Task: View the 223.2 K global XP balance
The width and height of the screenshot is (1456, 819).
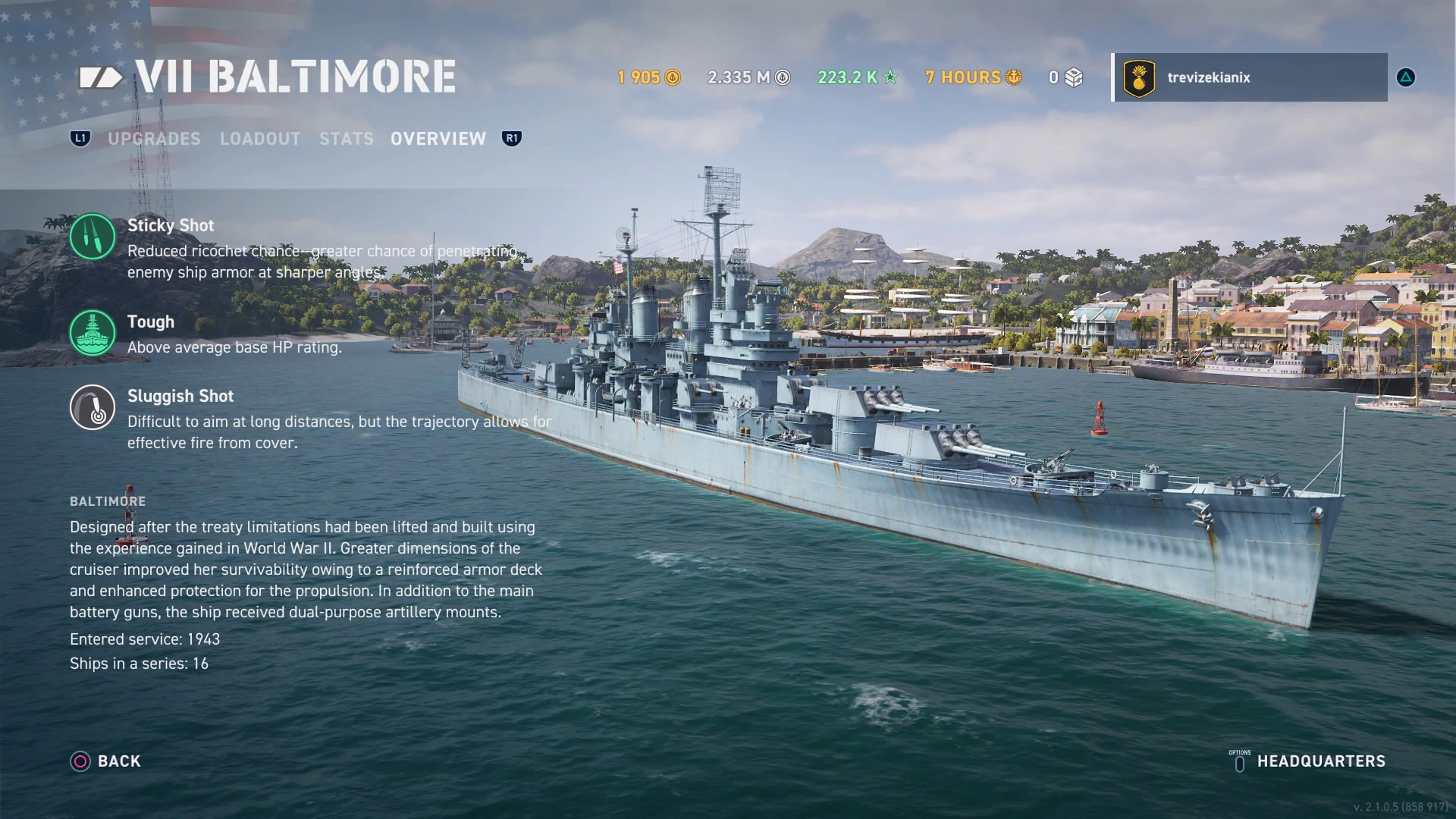Action: click(x=858, y=77)
